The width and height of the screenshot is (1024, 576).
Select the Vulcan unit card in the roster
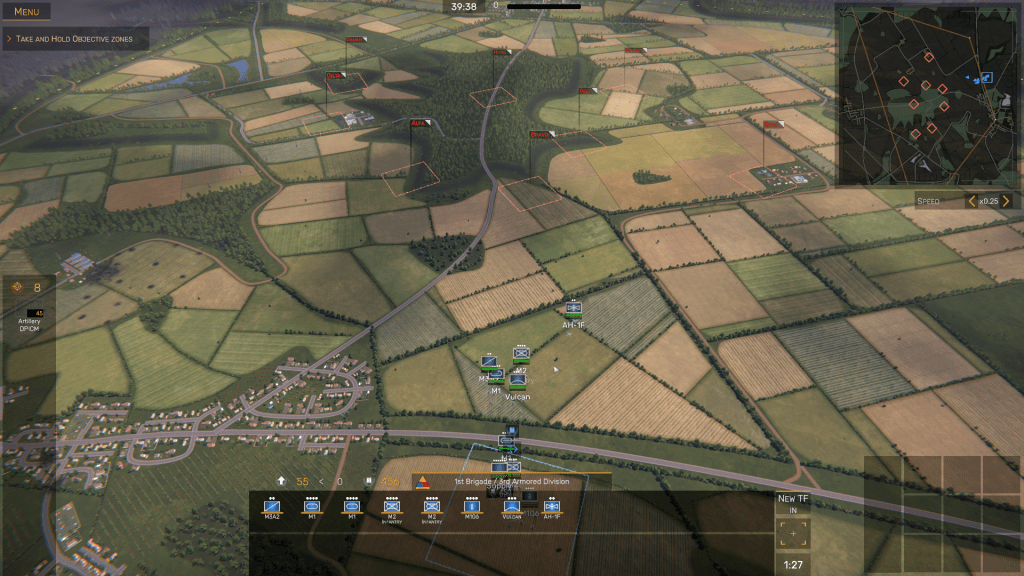pos(512,507)
